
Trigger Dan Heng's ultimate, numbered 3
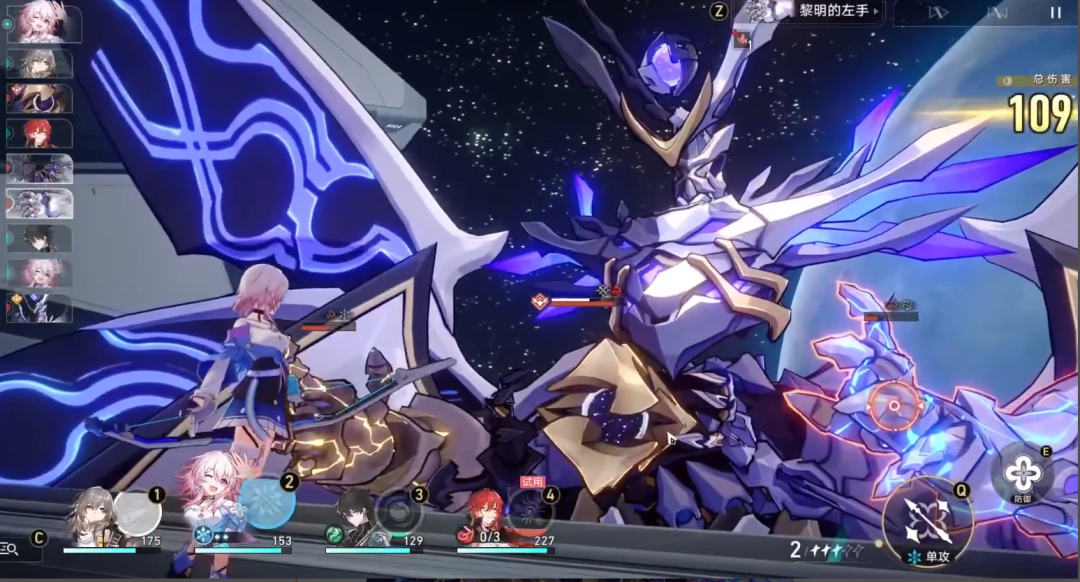(x=400, y=510)
